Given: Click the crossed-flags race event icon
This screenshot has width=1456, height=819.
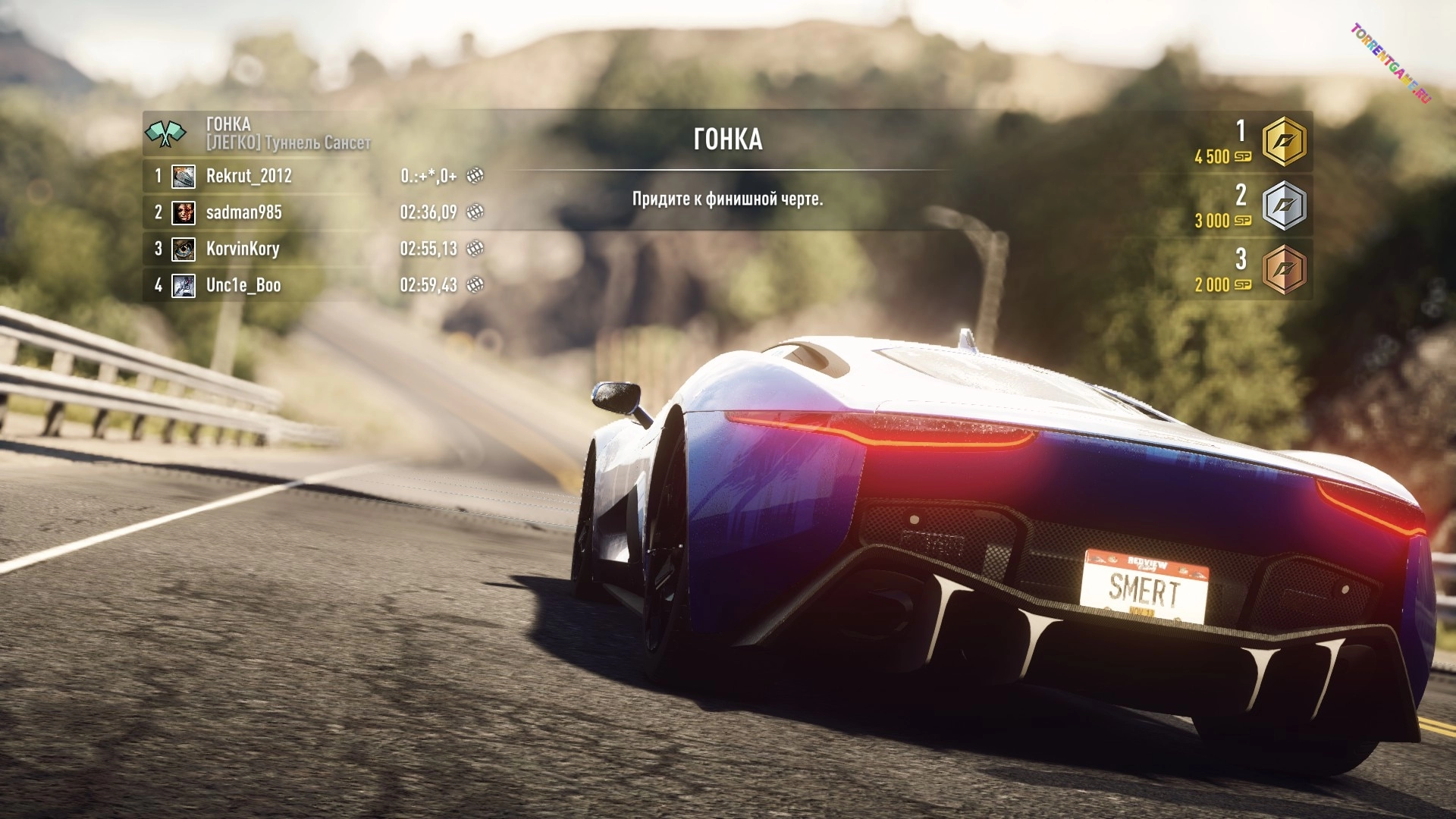Looking at the screenshot, I should pyautogui.click(x=165, y=133).
